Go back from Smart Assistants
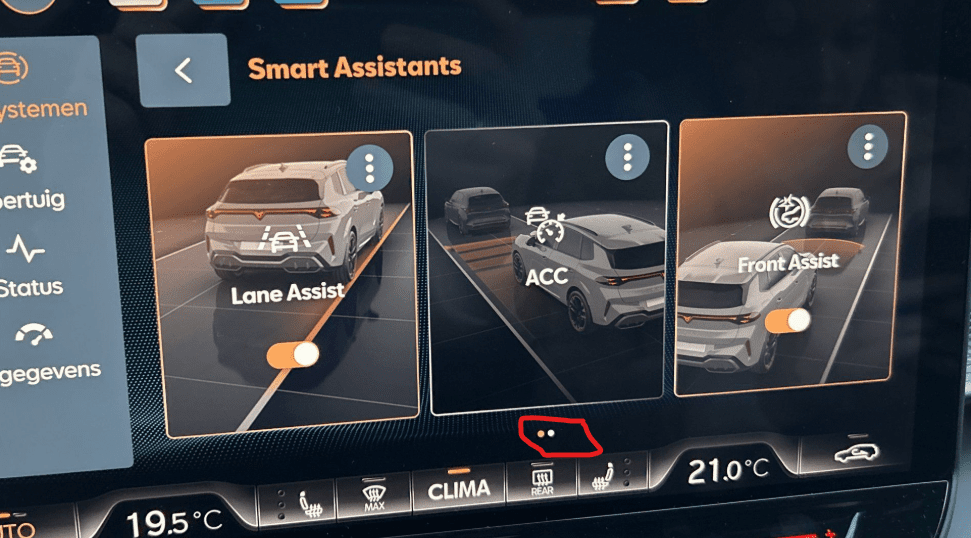 [x=182, y=70]
